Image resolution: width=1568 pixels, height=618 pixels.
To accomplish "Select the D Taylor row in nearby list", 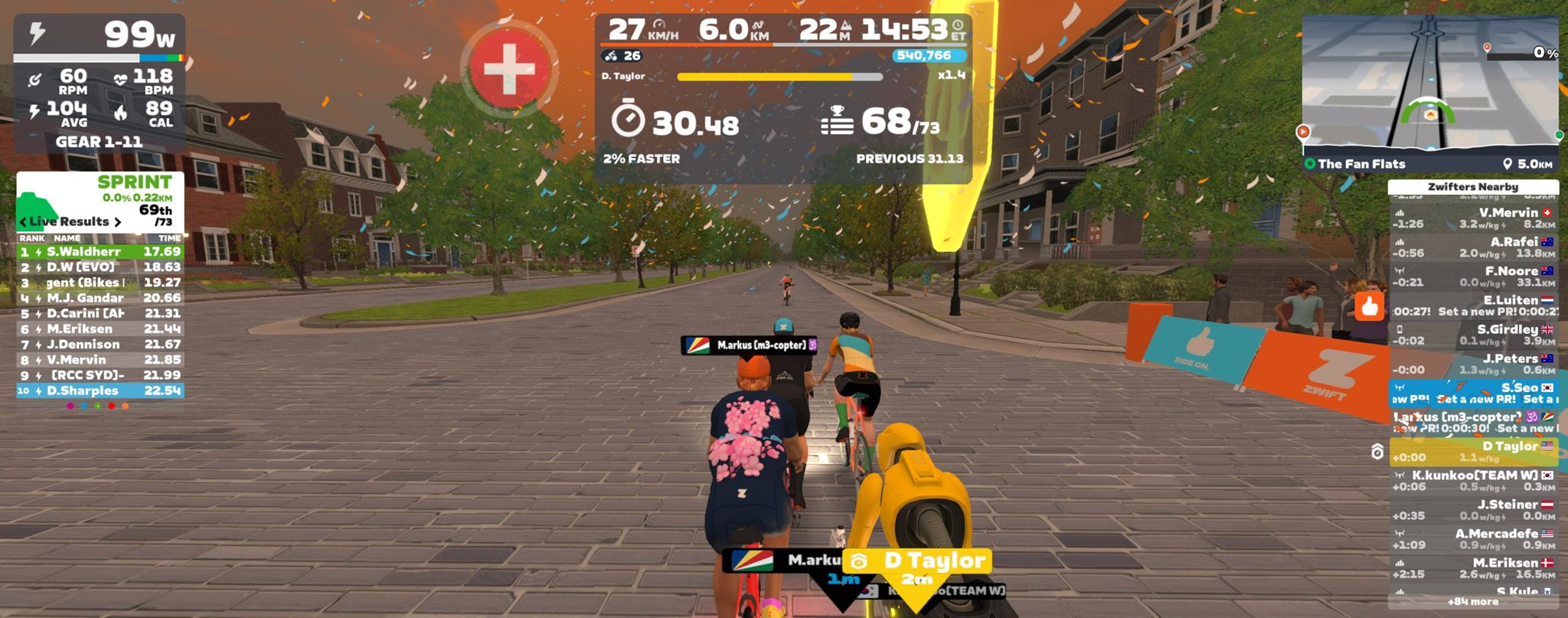I will 1473,452.
